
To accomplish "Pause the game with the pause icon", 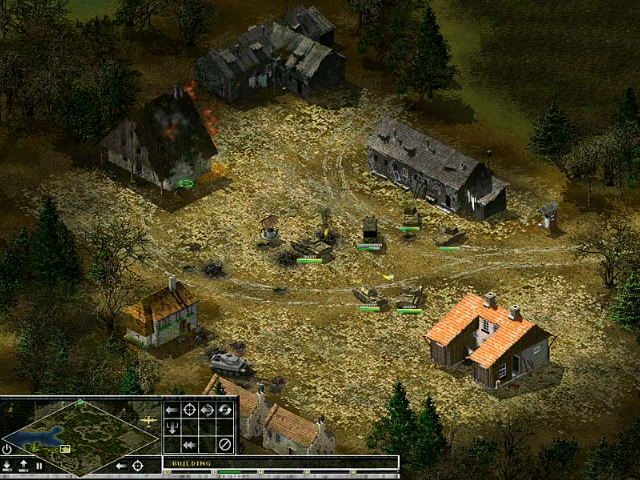I will [39, 466].
